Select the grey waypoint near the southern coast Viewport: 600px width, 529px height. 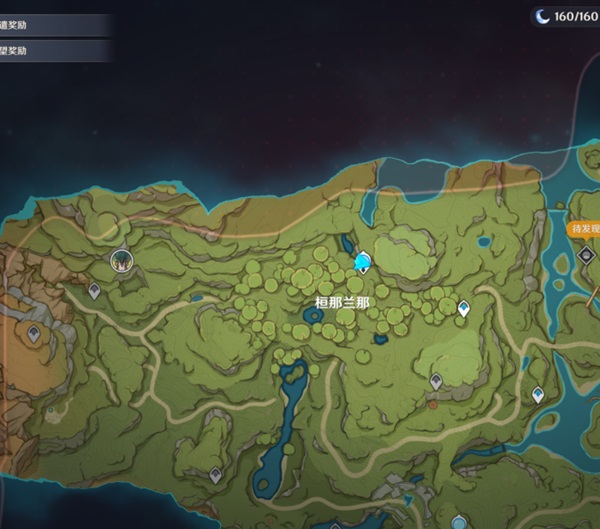point(215,476)
